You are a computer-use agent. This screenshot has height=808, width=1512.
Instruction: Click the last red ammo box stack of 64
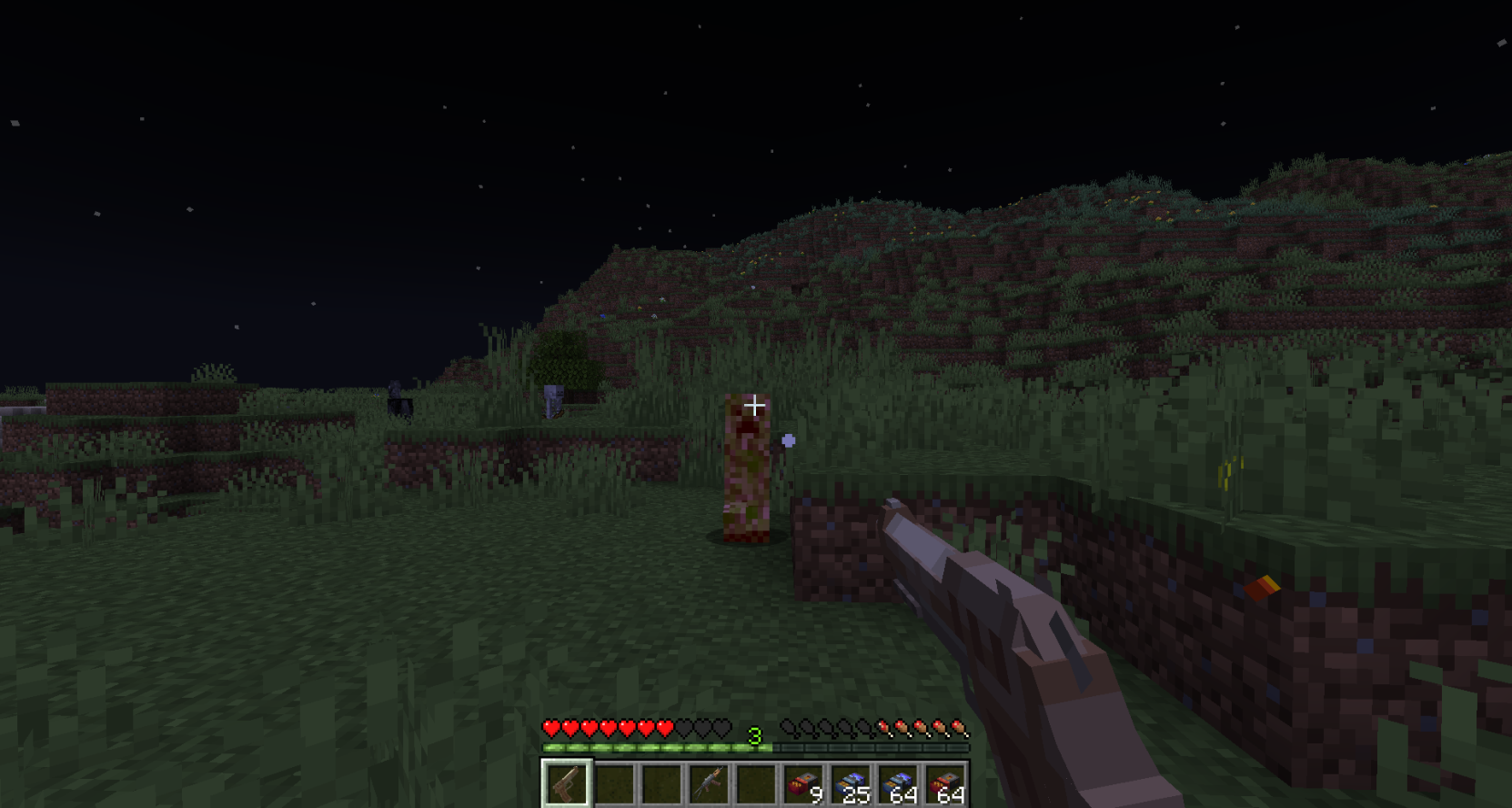948,783
